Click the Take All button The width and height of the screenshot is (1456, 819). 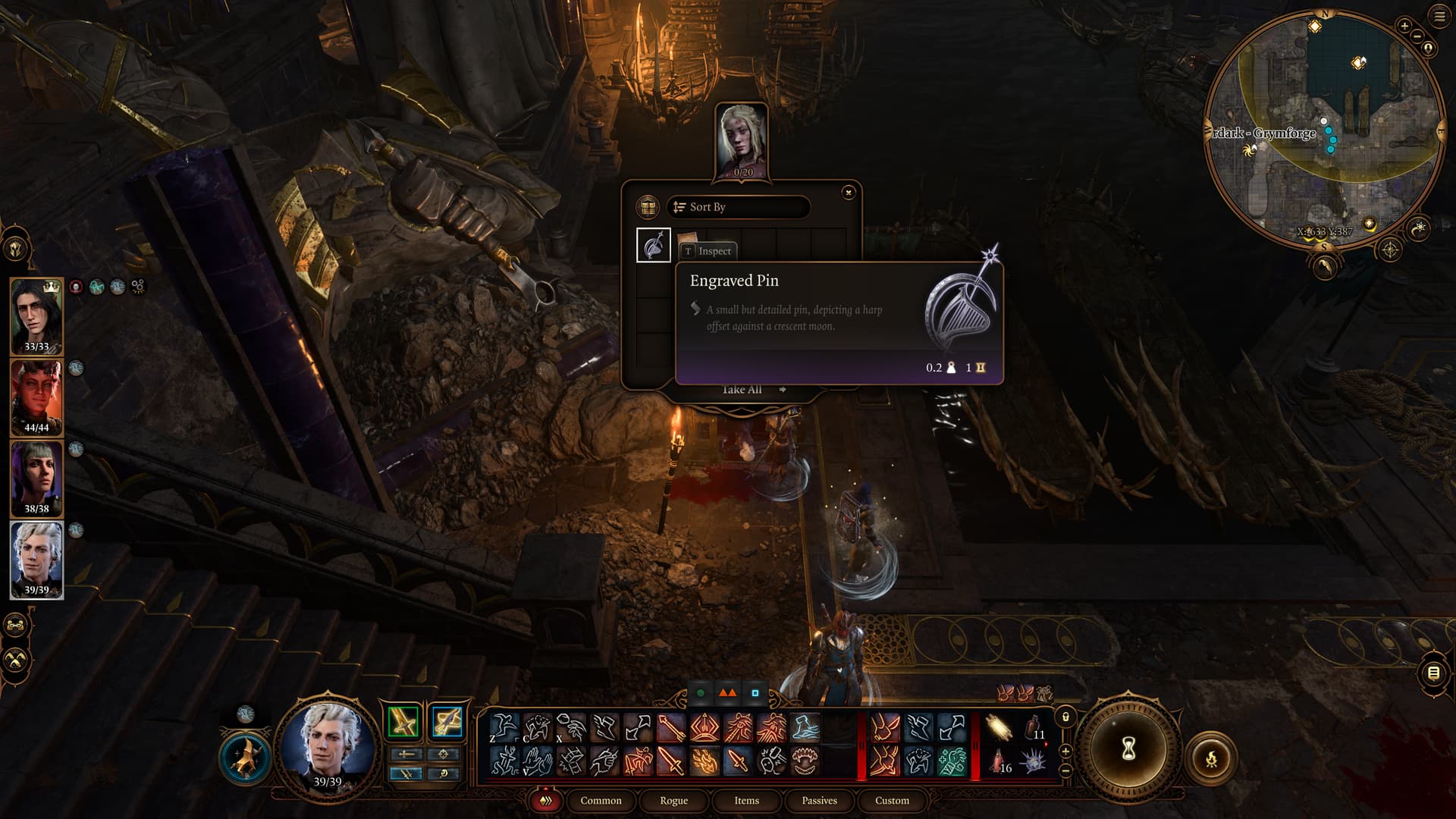742,390
